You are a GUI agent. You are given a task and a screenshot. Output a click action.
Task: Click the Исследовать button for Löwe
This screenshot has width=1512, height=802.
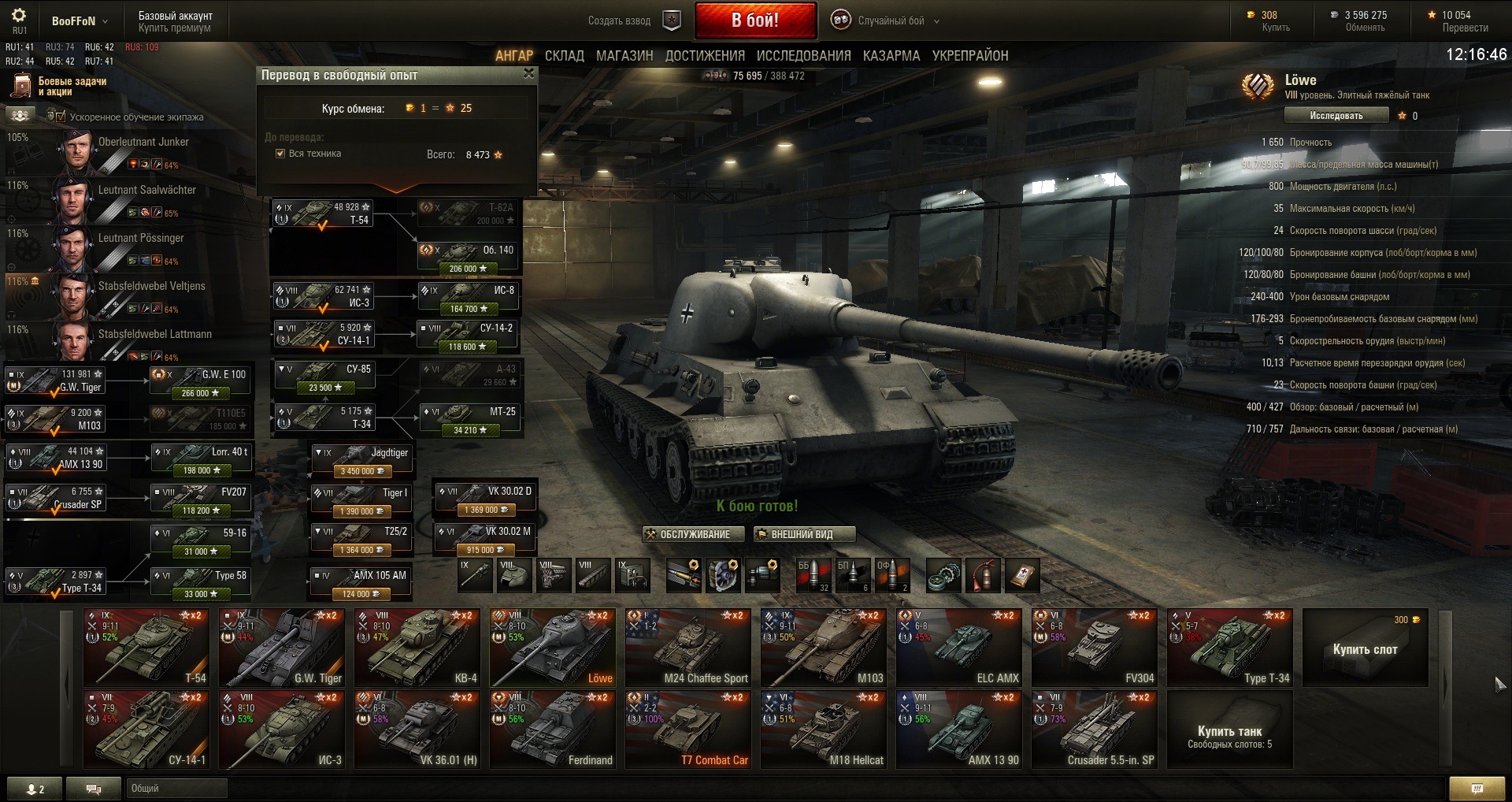pyautogui.click(x=1336, y=116)
